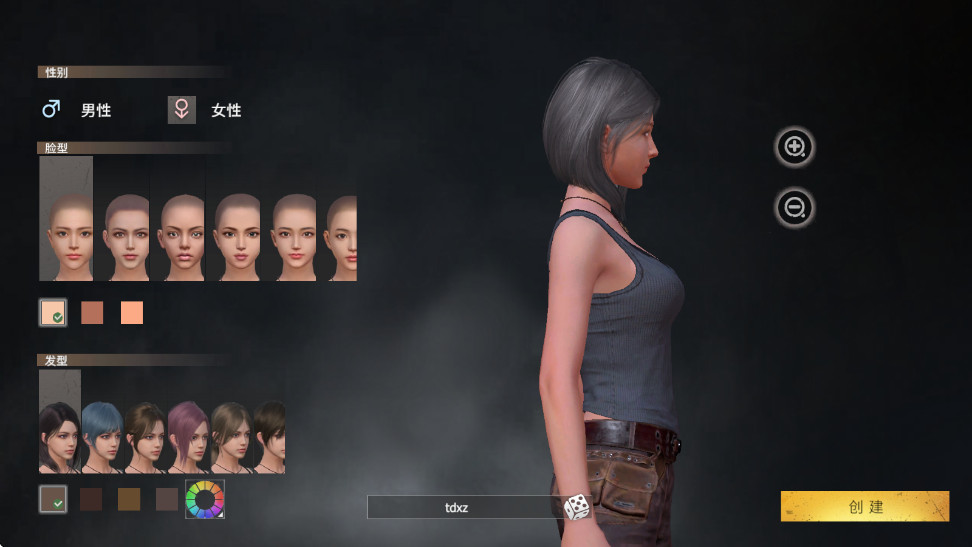Randomize the name with the dice button

(x=577, y=508)
